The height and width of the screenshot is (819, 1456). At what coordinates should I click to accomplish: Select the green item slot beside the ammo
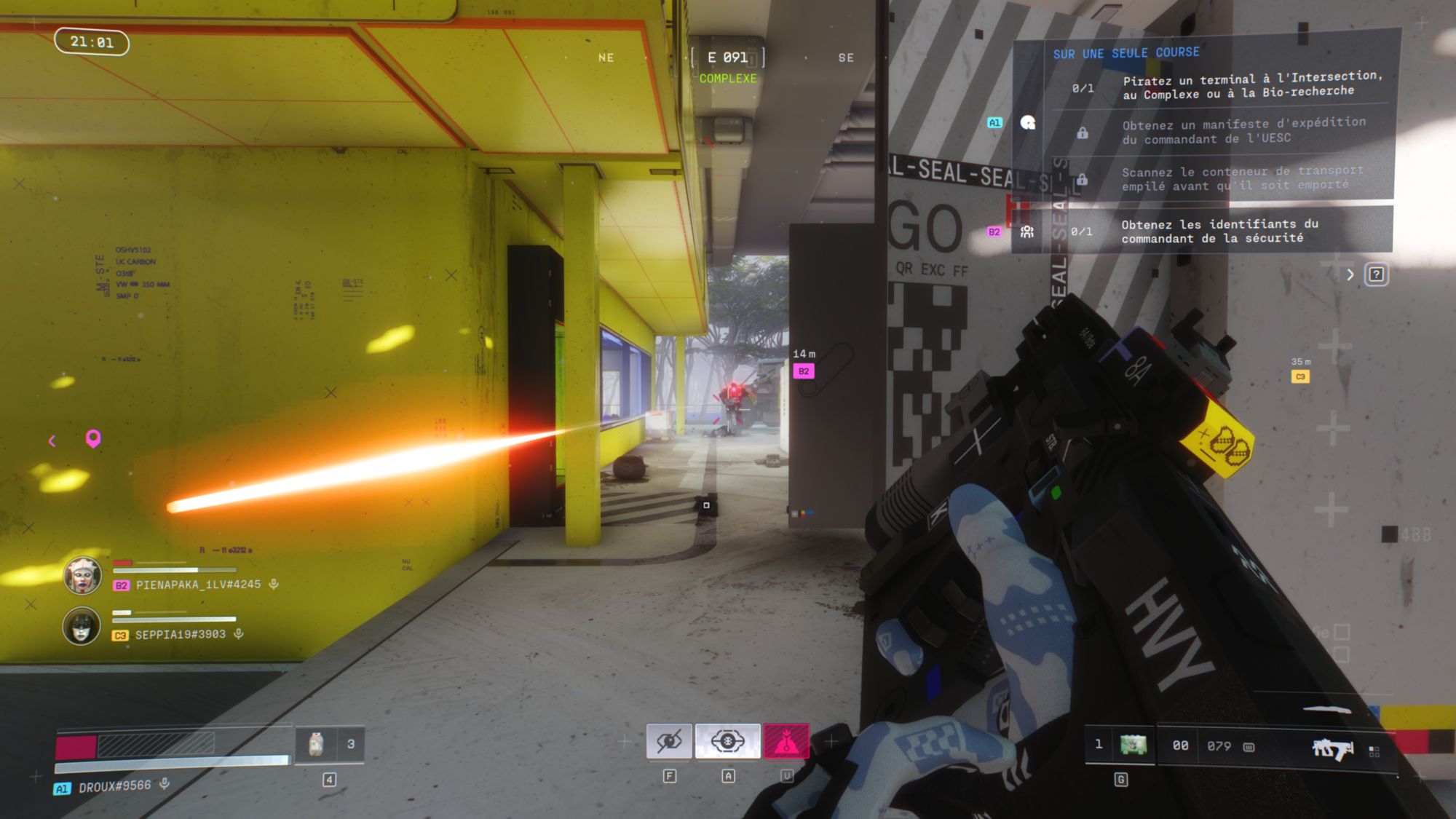1133,745
